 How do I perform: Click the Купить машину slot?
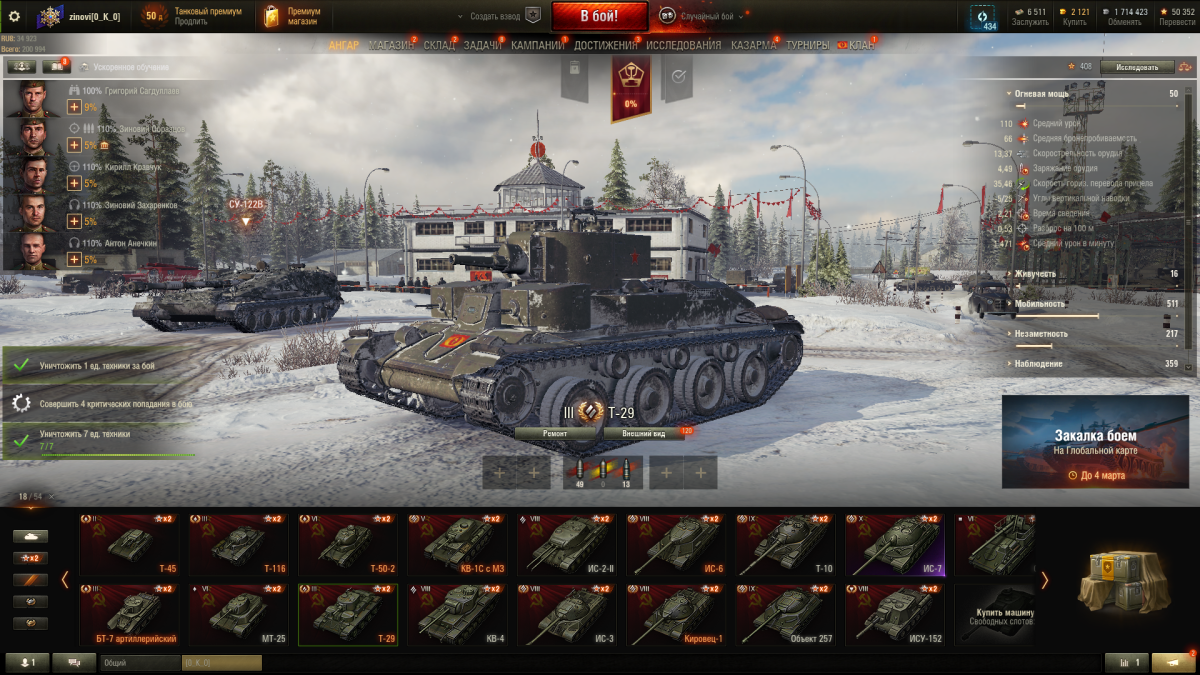tap(995, 615)
